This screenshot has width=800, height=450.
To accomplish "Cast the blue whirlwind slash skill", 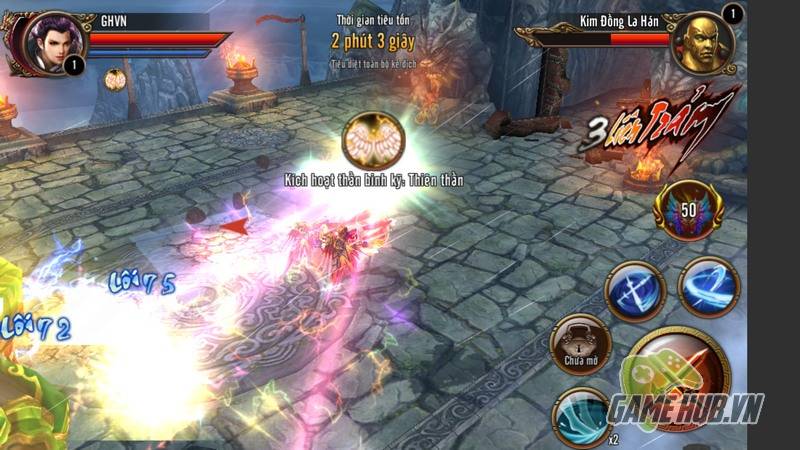I will pos(708,287).
